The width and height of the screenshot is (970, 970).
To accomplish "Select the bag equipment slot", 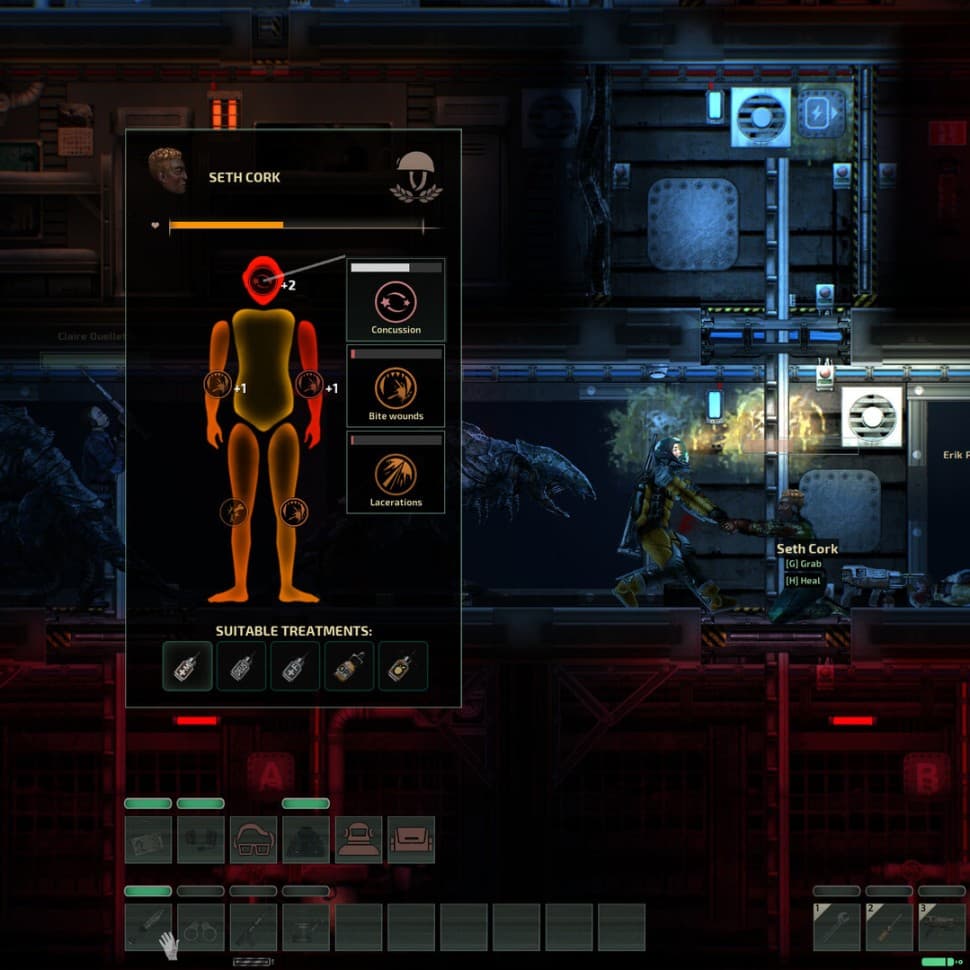I will point(411,840).
